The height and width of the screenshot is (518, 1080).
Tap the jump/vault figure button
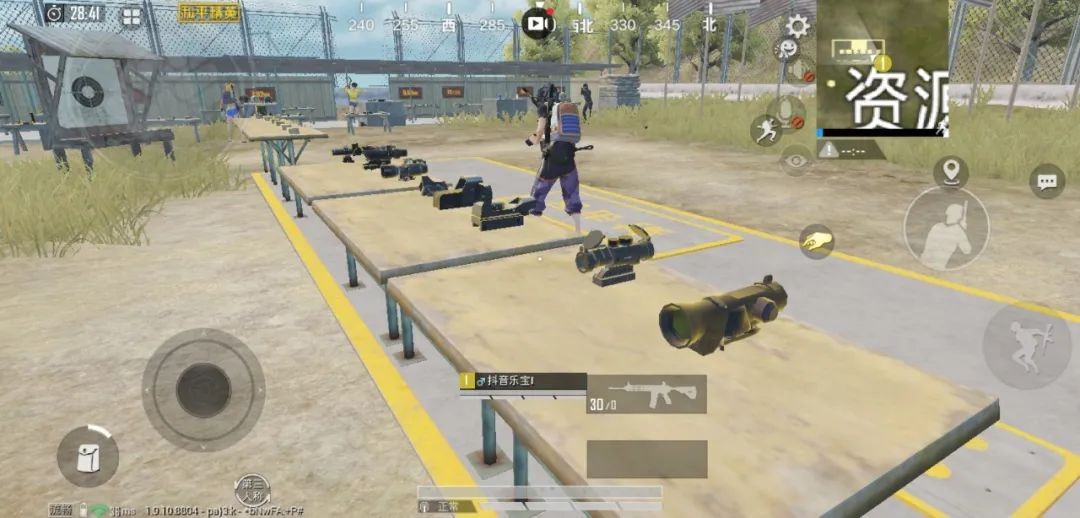pyautogui.click(x=1026, y=346)
